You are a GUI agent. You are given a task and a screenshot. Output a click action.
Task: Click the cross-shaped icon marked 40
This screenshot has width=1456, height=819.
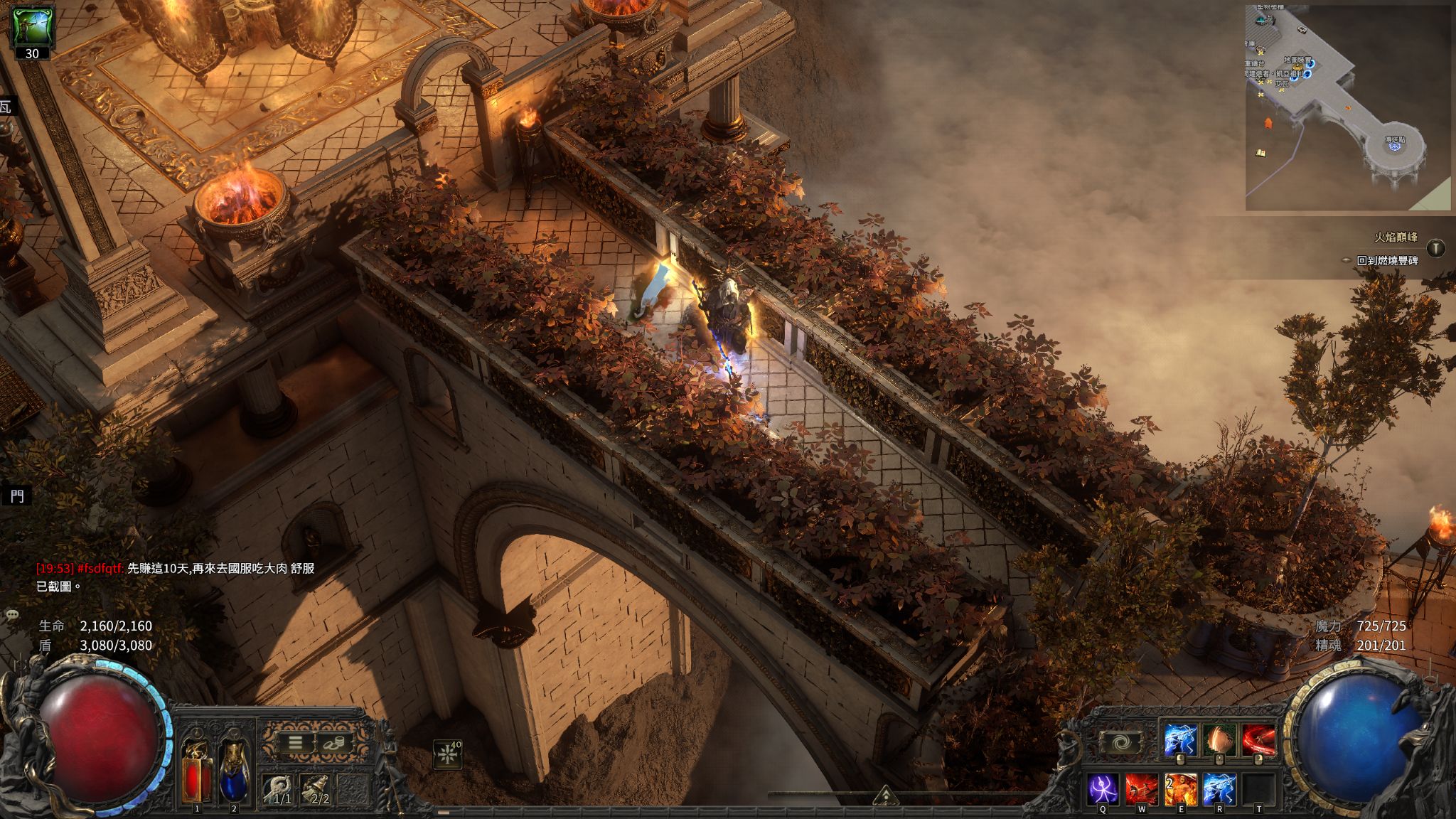click(x=448, y=754)
